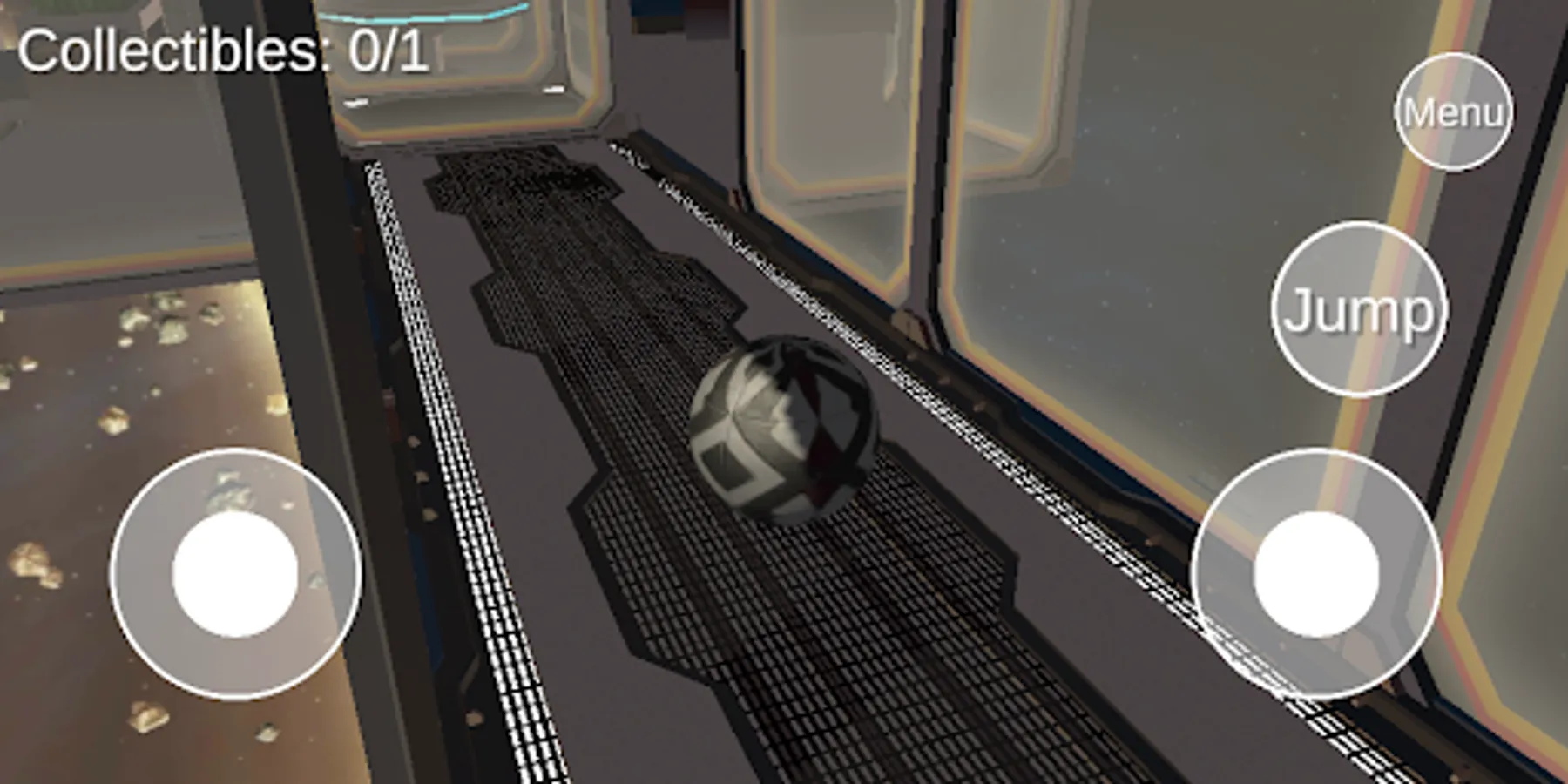Screen dimensions: 1568x784
Task: Tap the Menu icon in the top-right corner
Action: pos(1452,112)
